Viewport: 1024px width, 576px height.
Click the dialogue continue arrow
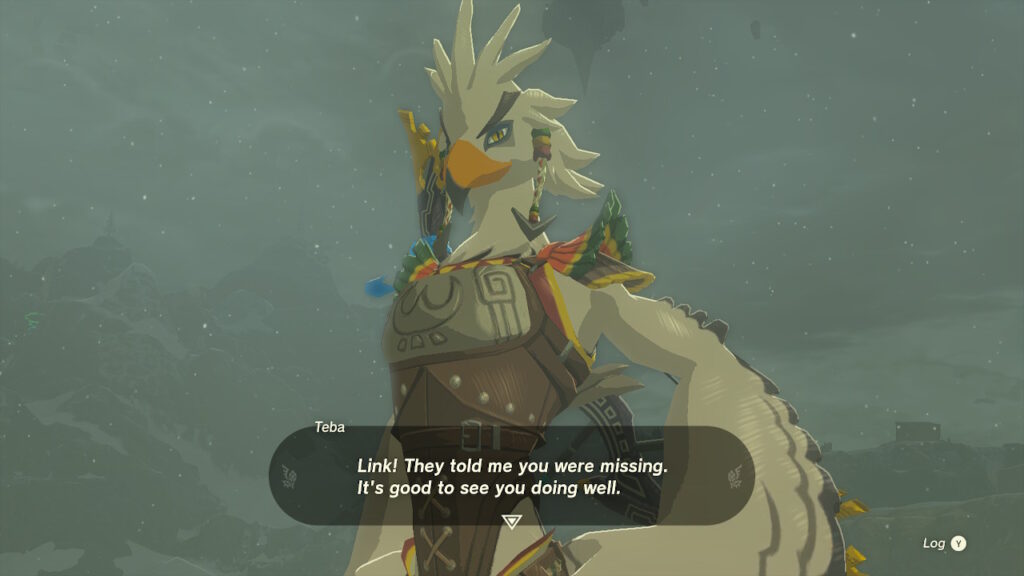click(512, 521)
